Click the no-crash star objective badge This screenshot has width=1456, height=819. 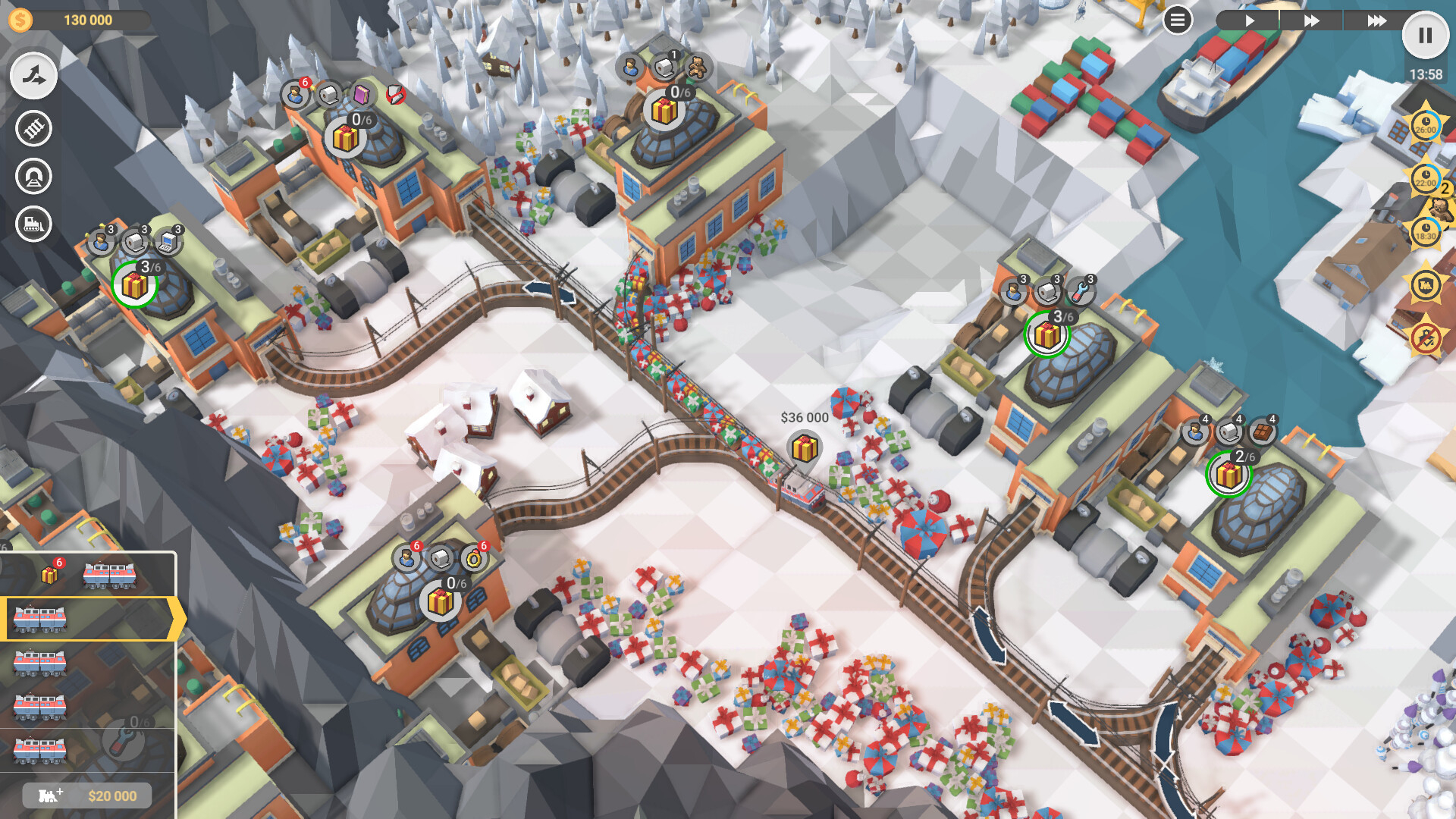click(x=1427, y=336)
